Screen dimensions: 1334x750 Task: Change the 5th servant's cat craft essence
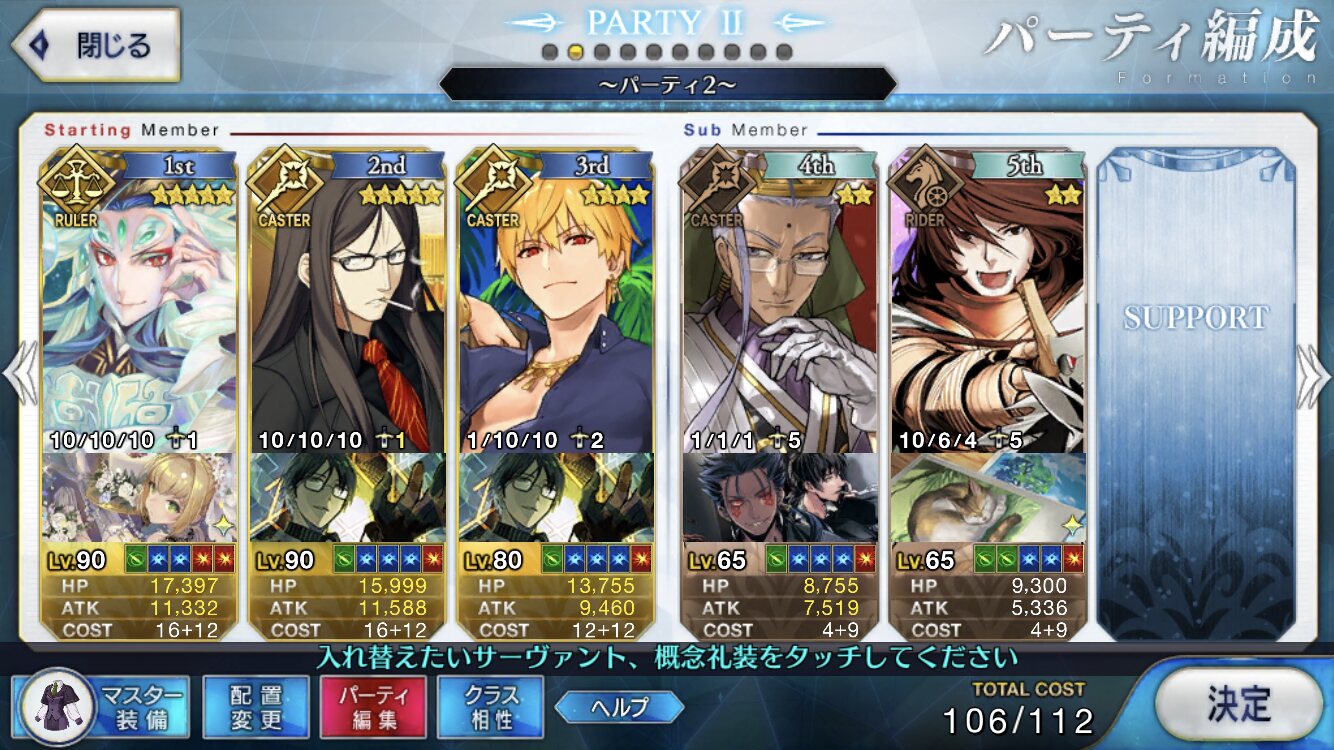987,497
